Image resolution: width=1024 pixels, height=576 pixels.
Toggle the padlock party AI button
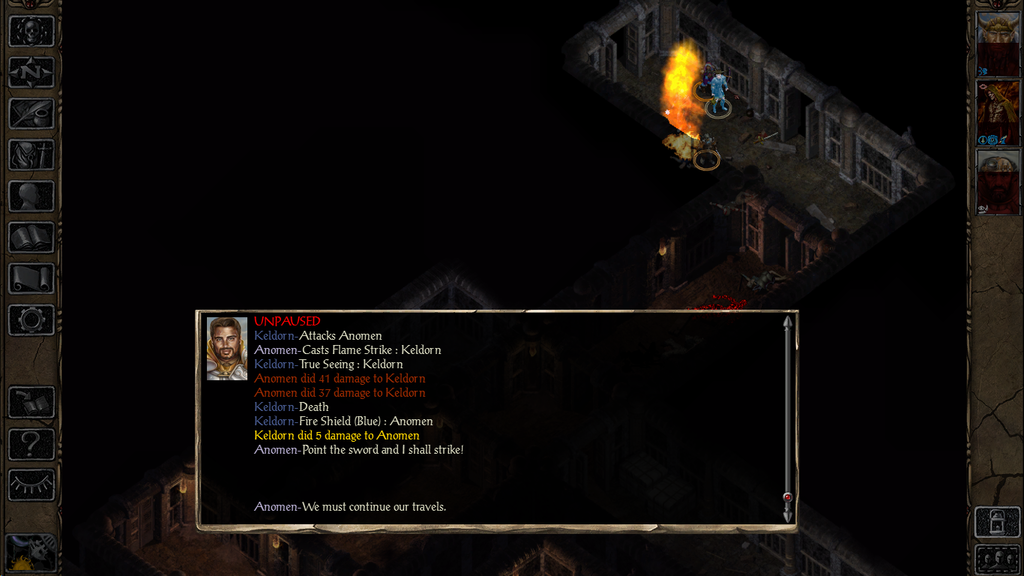(997, 521)
